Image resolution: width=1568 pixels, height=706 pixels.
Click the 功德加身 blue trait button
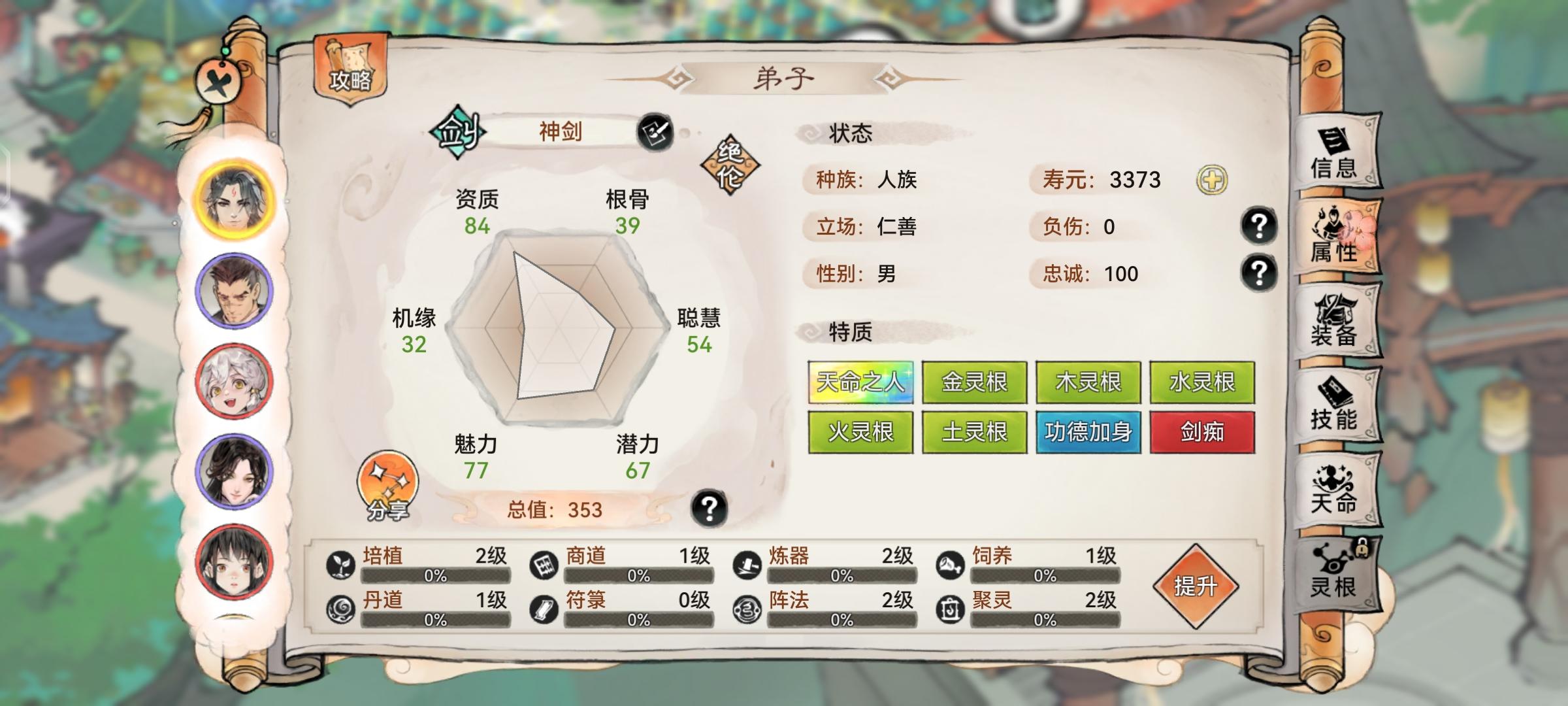click(x=1088, y=431)
